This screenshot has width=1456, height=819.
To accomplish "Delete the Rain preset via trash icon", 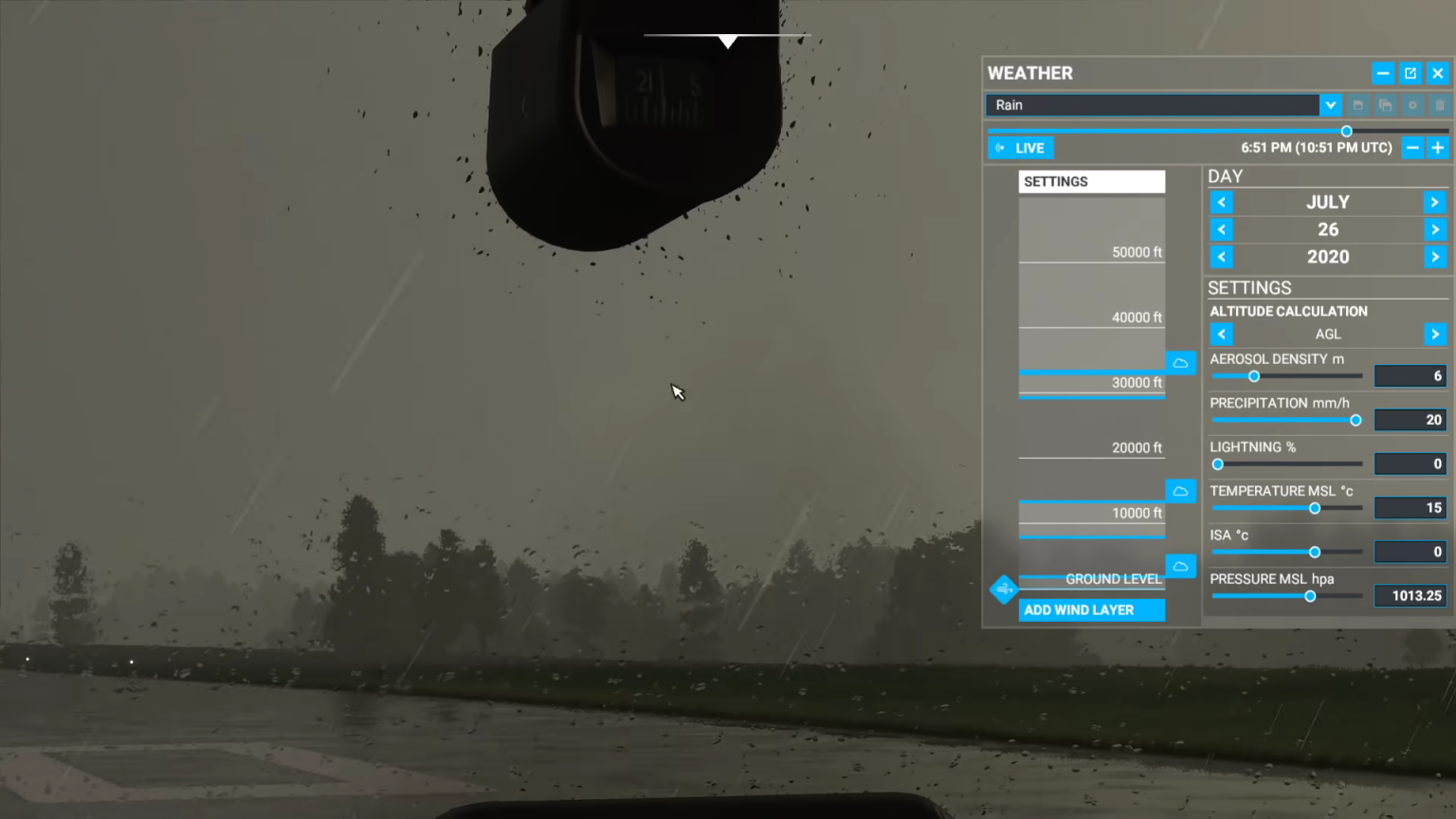I will pos(1440,105).
